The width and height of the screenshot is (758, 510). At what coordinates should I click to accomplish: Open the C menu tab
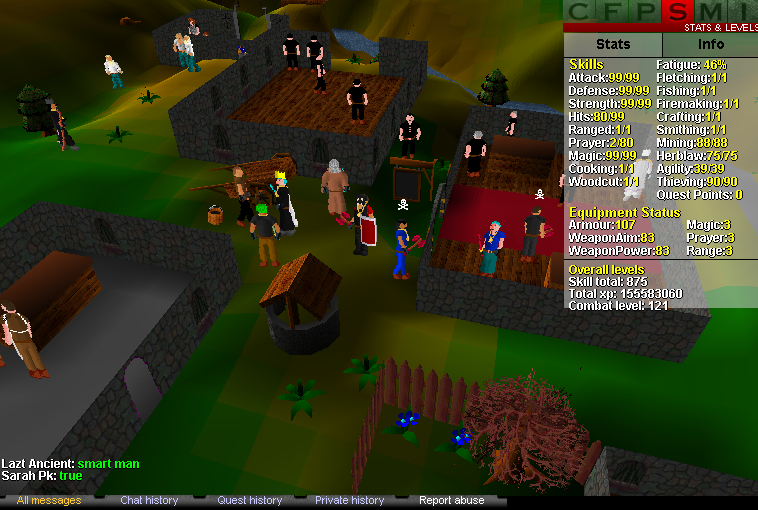tap(581, 12)
